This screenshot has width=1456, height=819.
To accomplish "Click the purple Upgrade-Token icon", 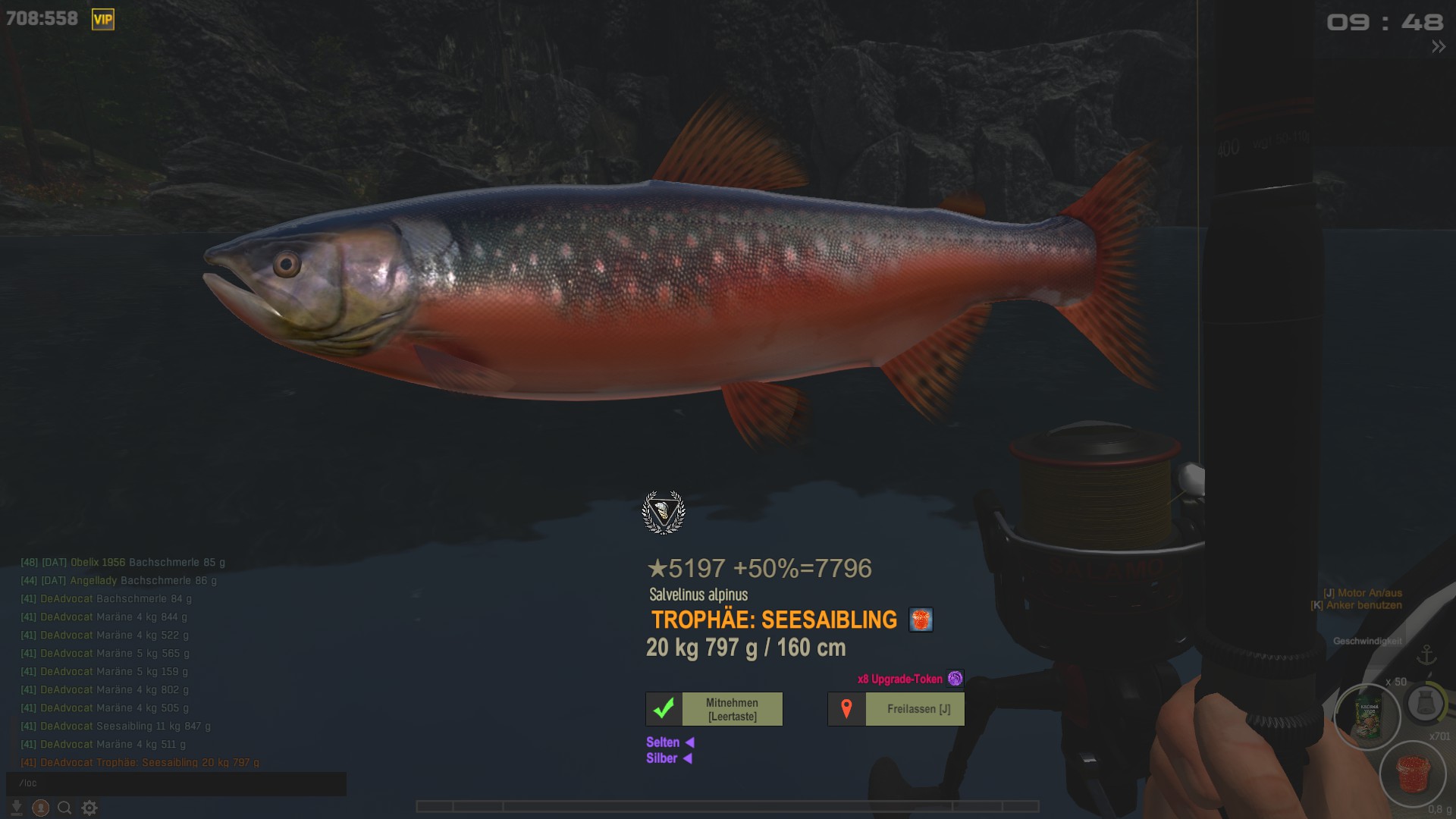I will (955, 679).
